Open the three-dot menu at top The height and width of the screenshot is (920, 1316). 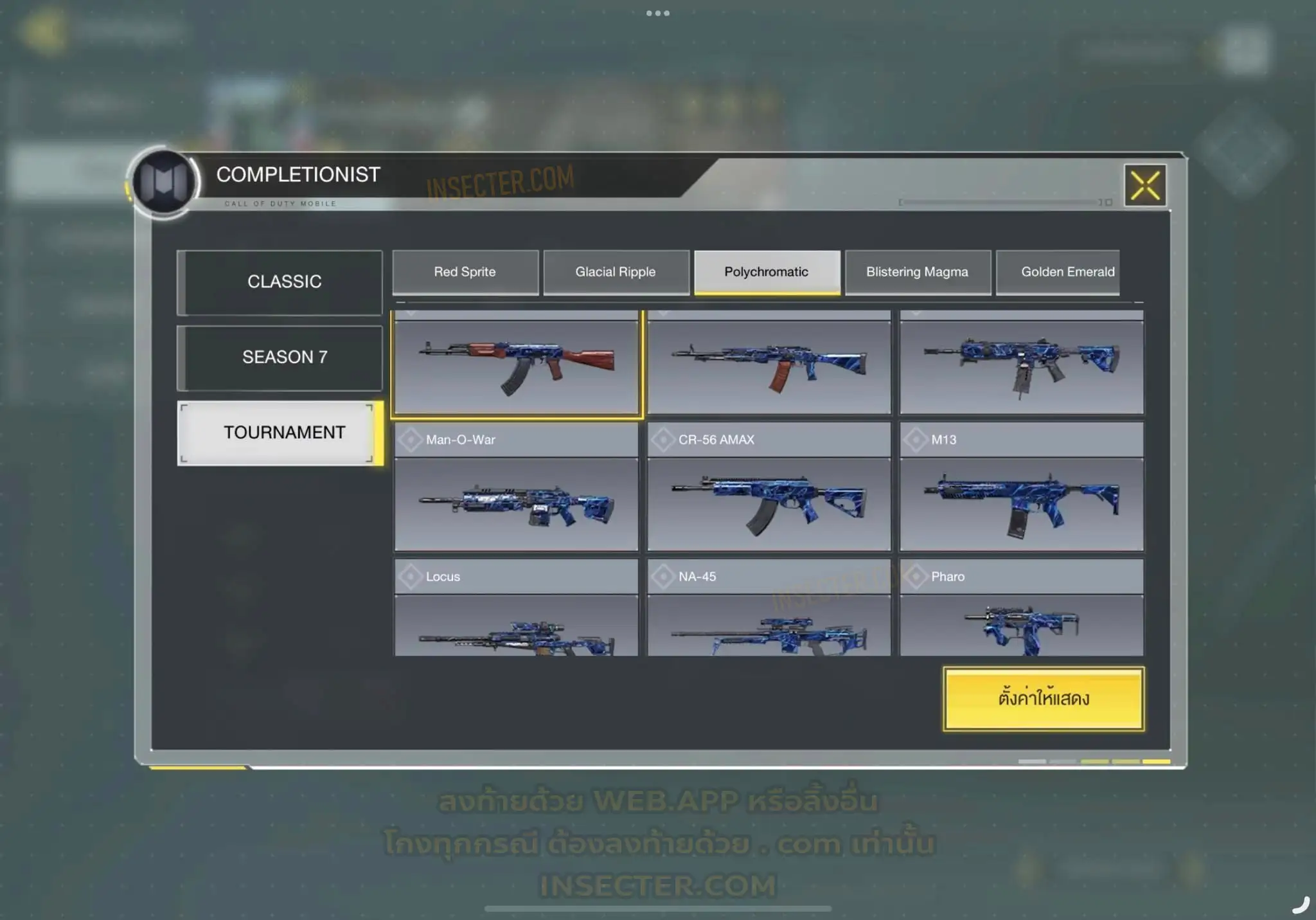658,13
